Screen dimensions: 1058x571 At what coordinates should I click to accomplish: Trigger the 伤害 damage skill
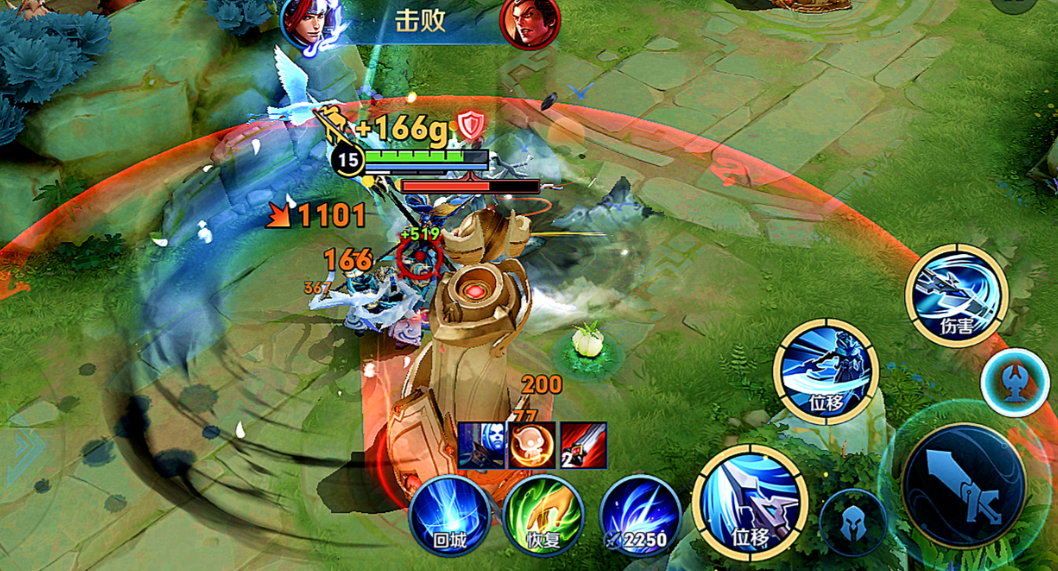(x=956, y=295)
